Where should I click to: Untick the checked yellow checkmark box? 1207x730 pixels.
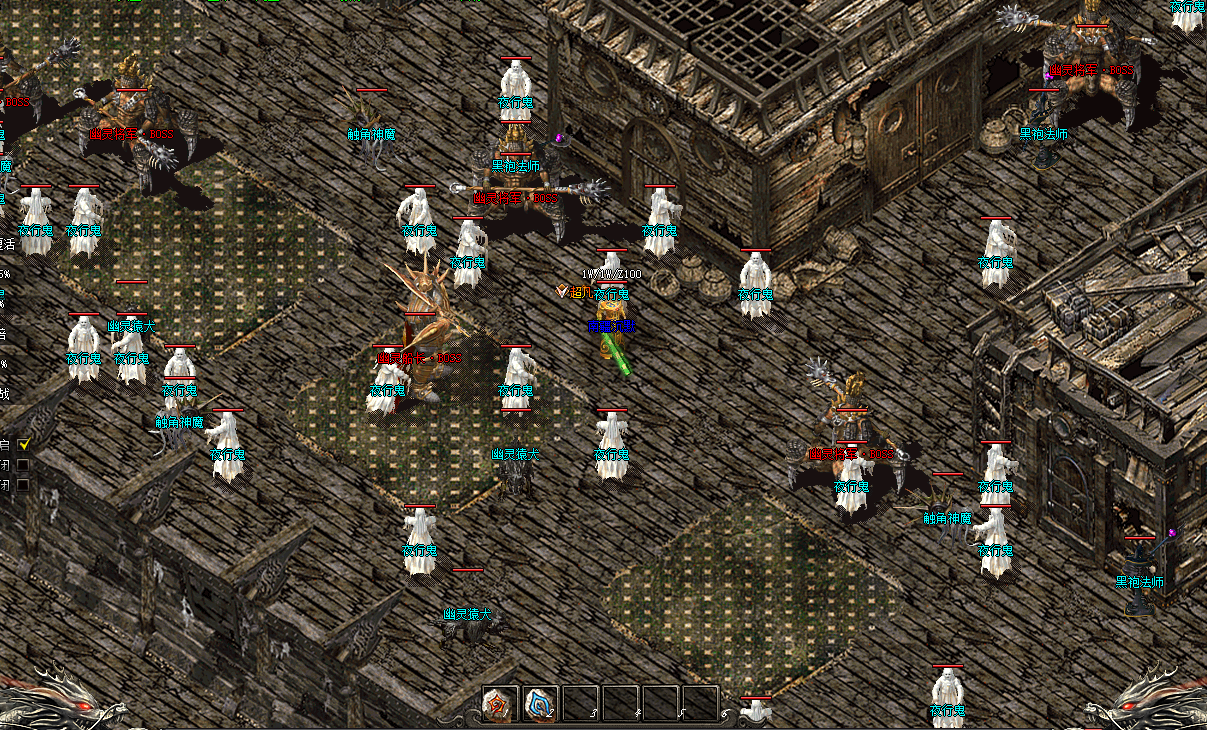[24, 444]
